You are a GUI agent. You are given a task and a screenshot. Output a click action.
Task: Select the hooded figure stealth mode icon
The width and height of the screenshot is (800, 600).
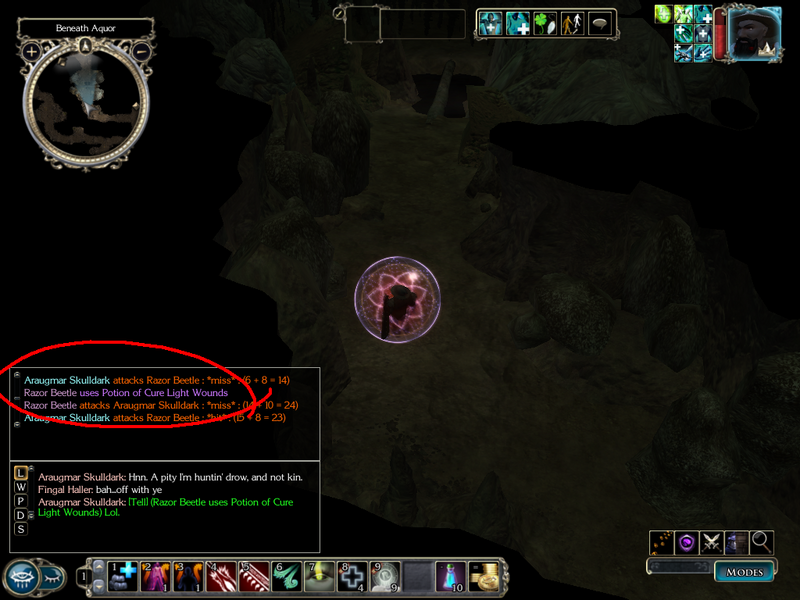click(x=737, y=542)
